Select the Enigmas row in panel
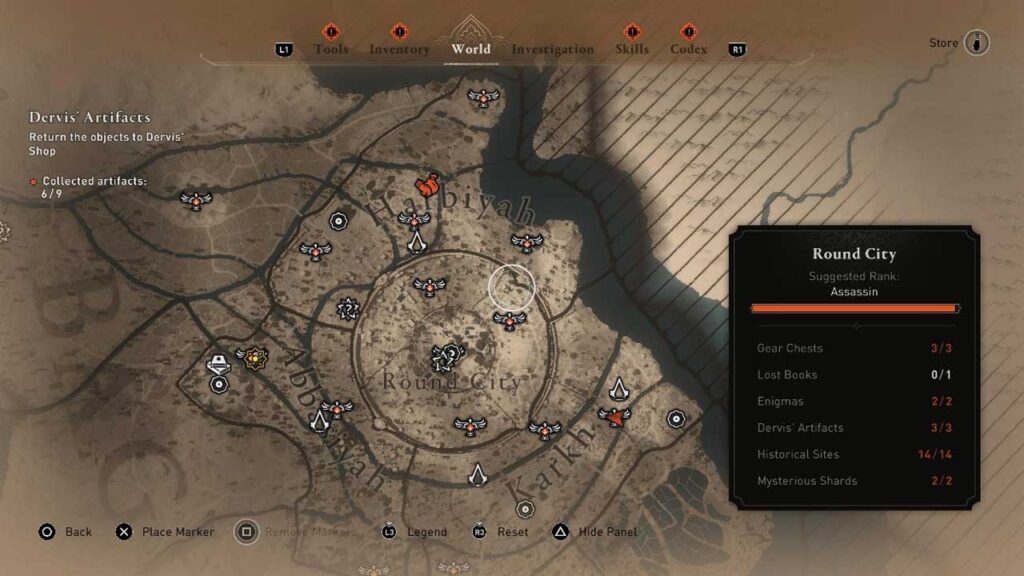Screen dimensions: 1024x576 pos(856,401)
